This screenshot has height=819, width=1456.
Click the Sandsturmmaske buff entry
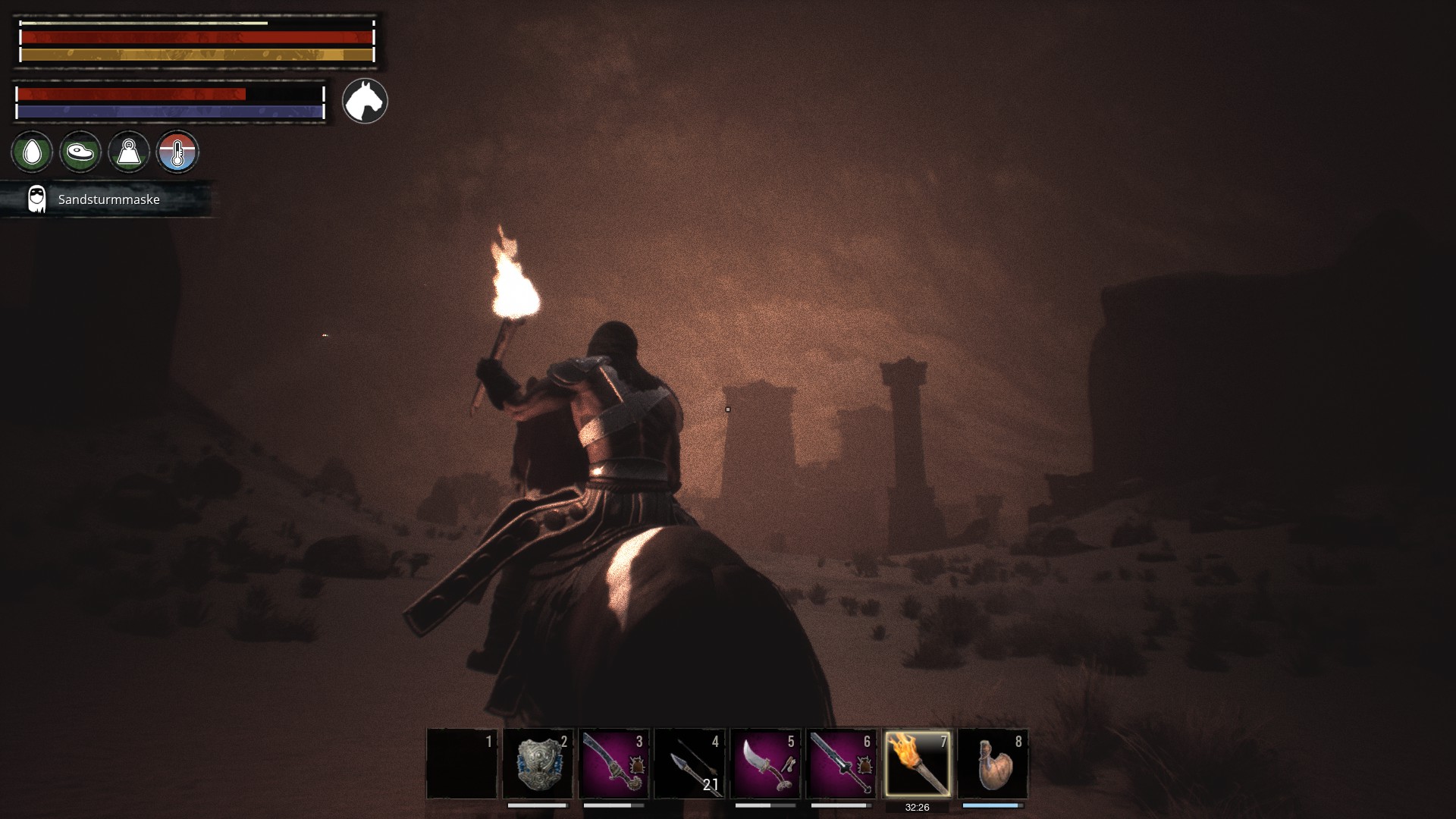[x=106, y=199]
